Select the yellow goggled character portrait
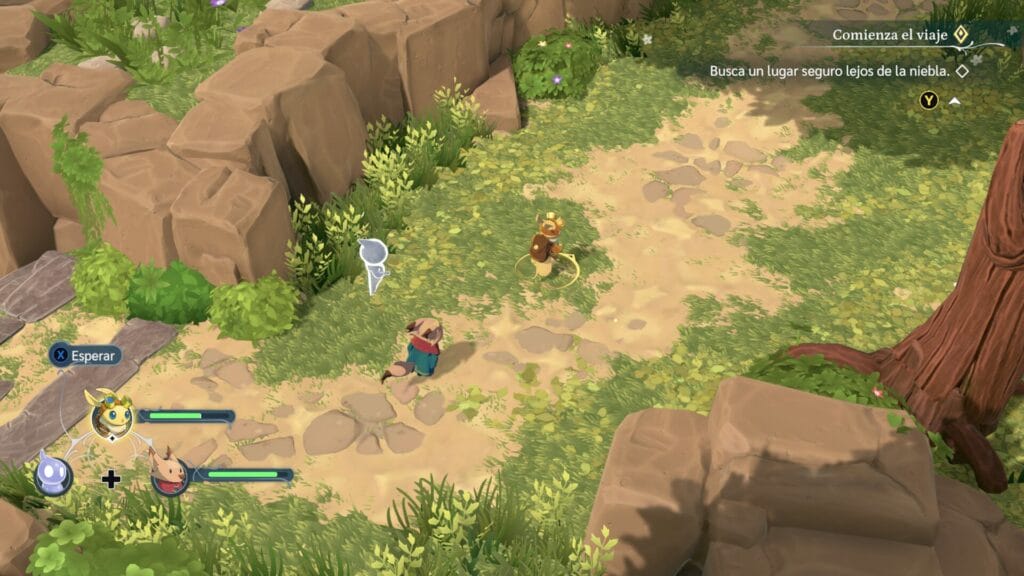Image resolution: width=1024 pixels, height=576 pixels. 112,416
